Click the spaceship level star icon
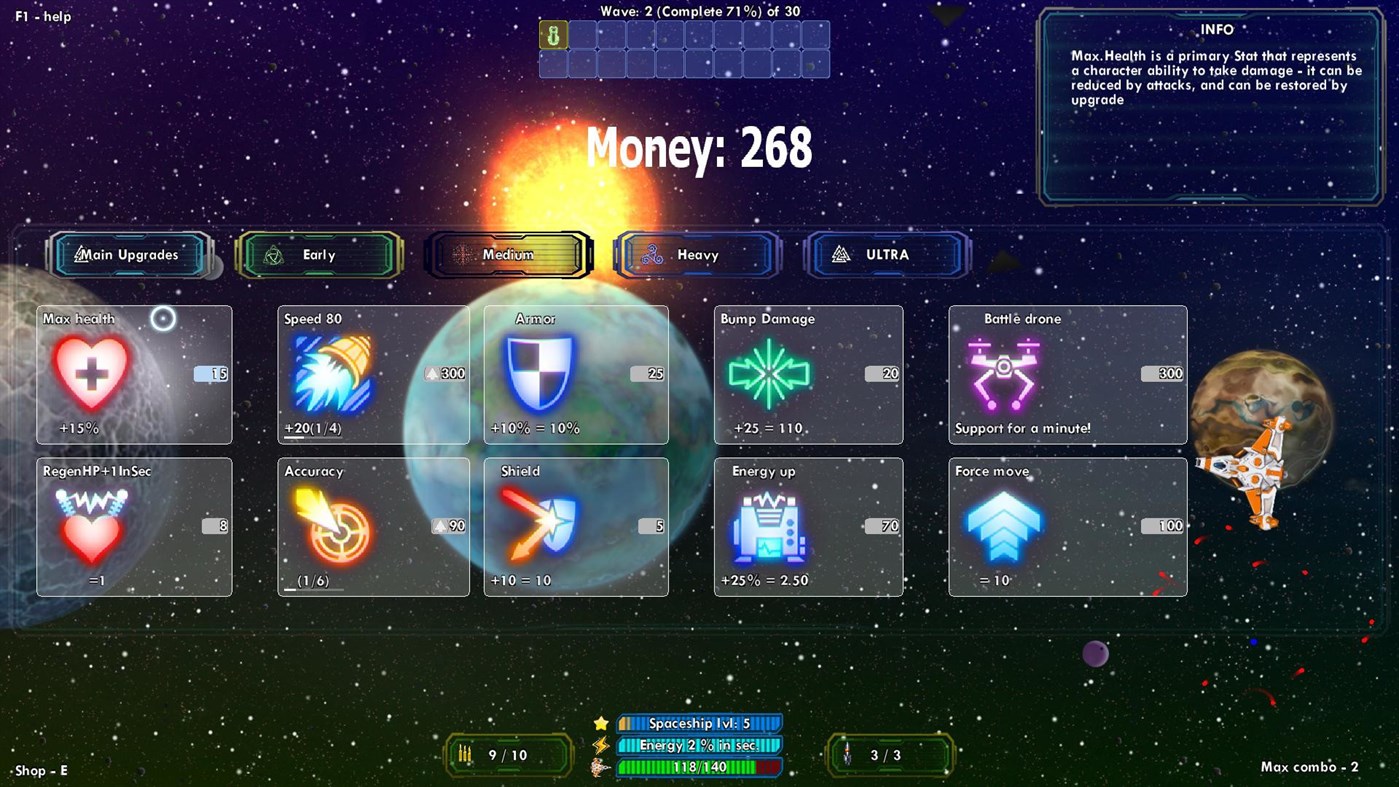Screen dimensions: 1399x787 click(x=601, y=722)
